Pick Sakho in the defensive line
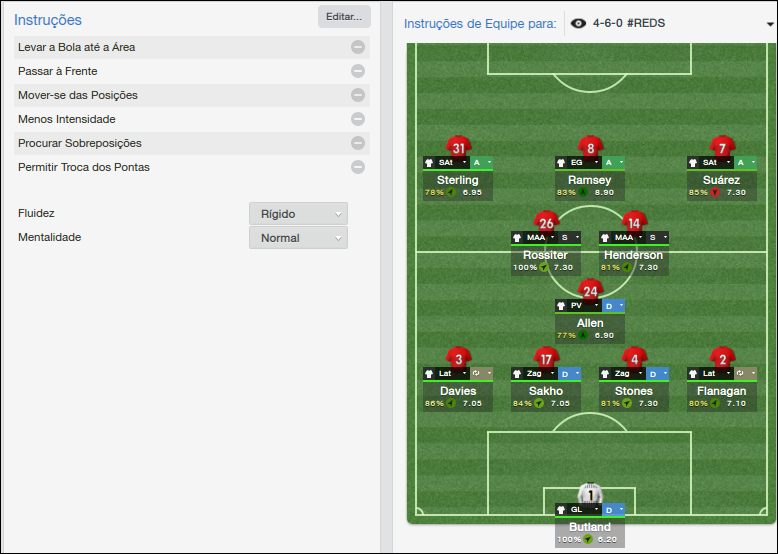Image resolution: width=778 pixels, height=554 pixels. click(546, 391)
